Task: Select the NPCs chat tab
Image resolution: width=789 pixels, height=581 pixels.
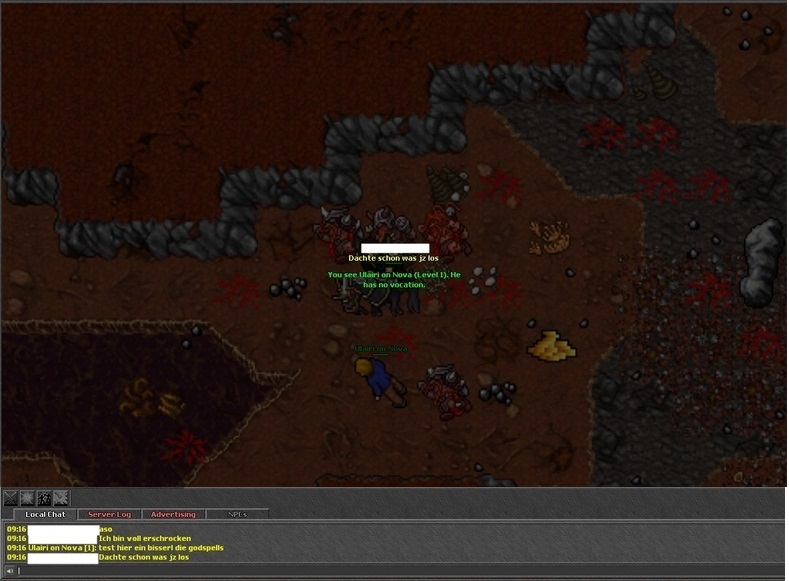Action: tap(237, 514)
